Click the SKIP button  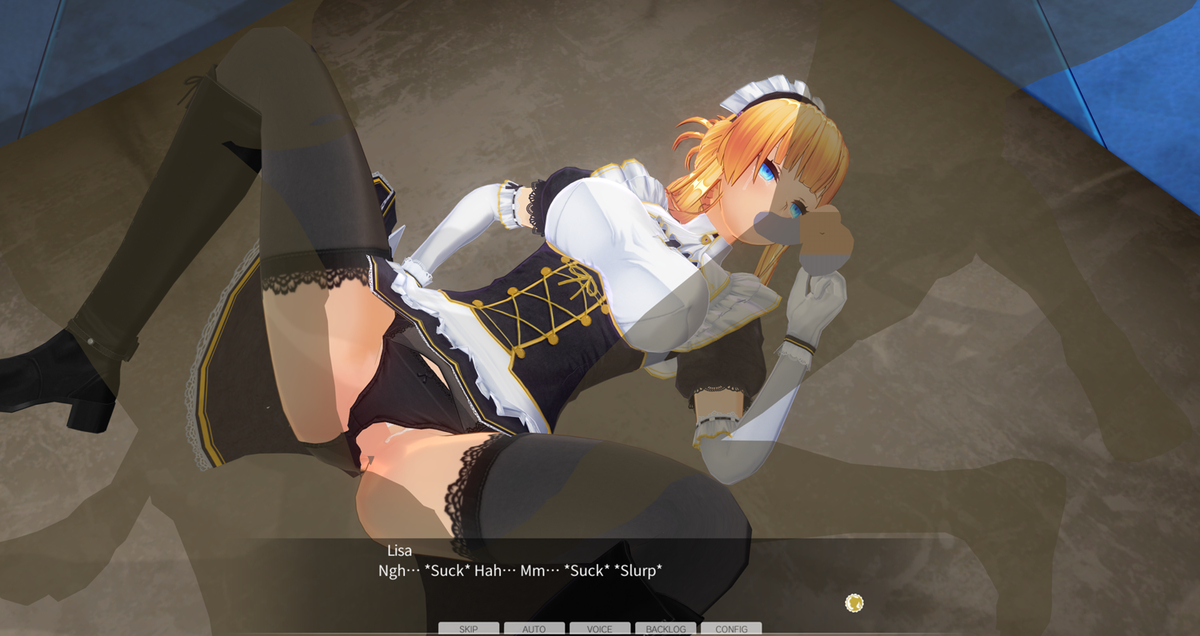[x=468, y=629]
